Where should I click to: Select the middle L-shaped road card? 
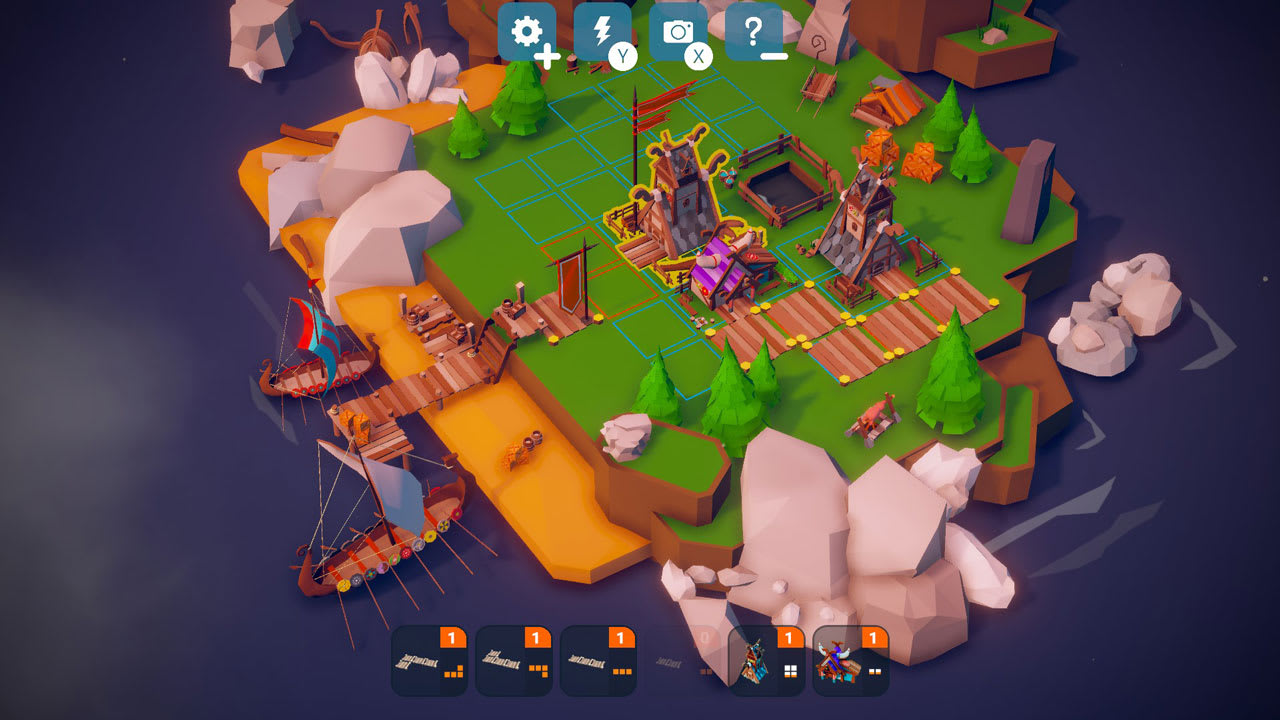point(514,665)
